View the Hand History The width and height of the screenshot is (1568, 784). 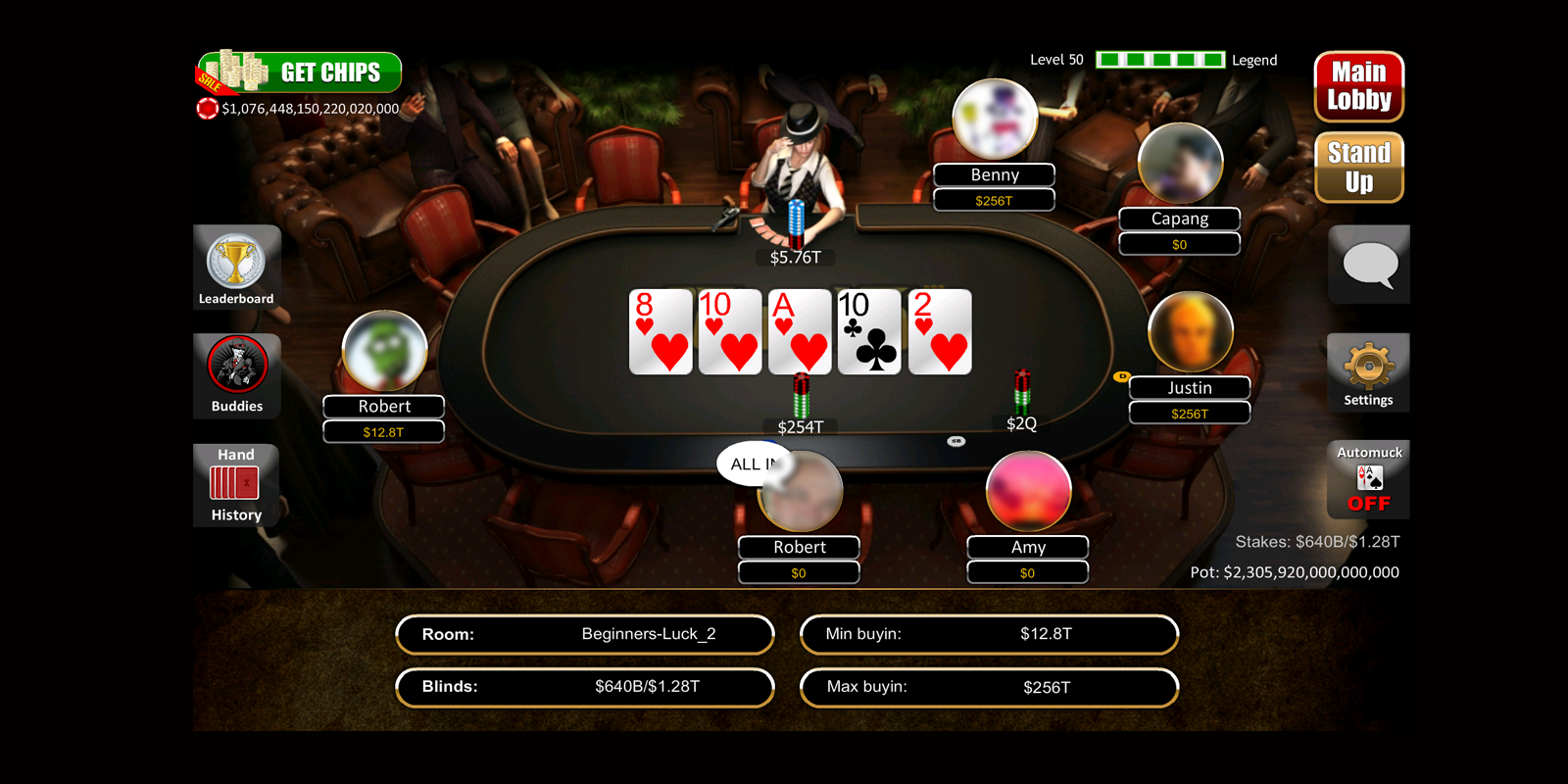click(x=236, y=485)
